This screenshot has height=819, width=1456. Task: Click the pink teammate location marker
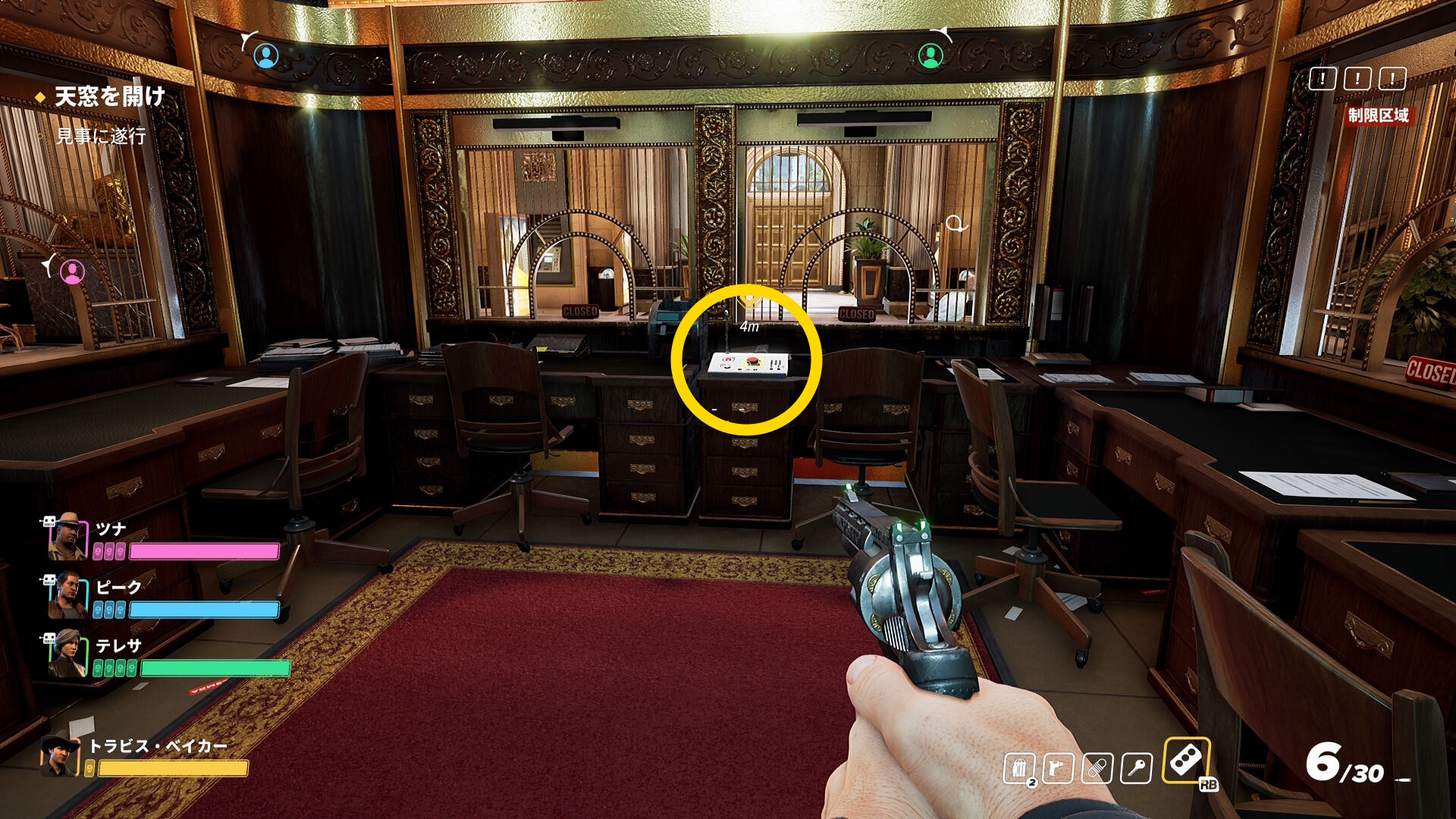tap(72, 271)
